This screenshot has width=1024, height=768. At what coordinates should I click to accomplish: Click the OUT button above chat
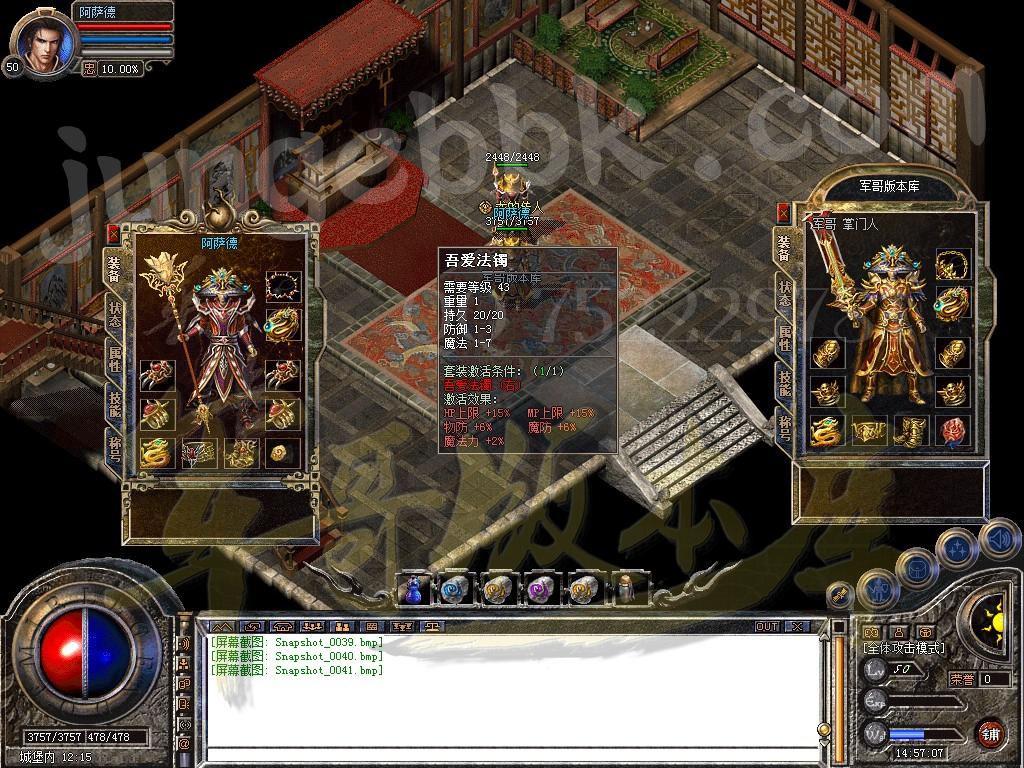point(767,627)
